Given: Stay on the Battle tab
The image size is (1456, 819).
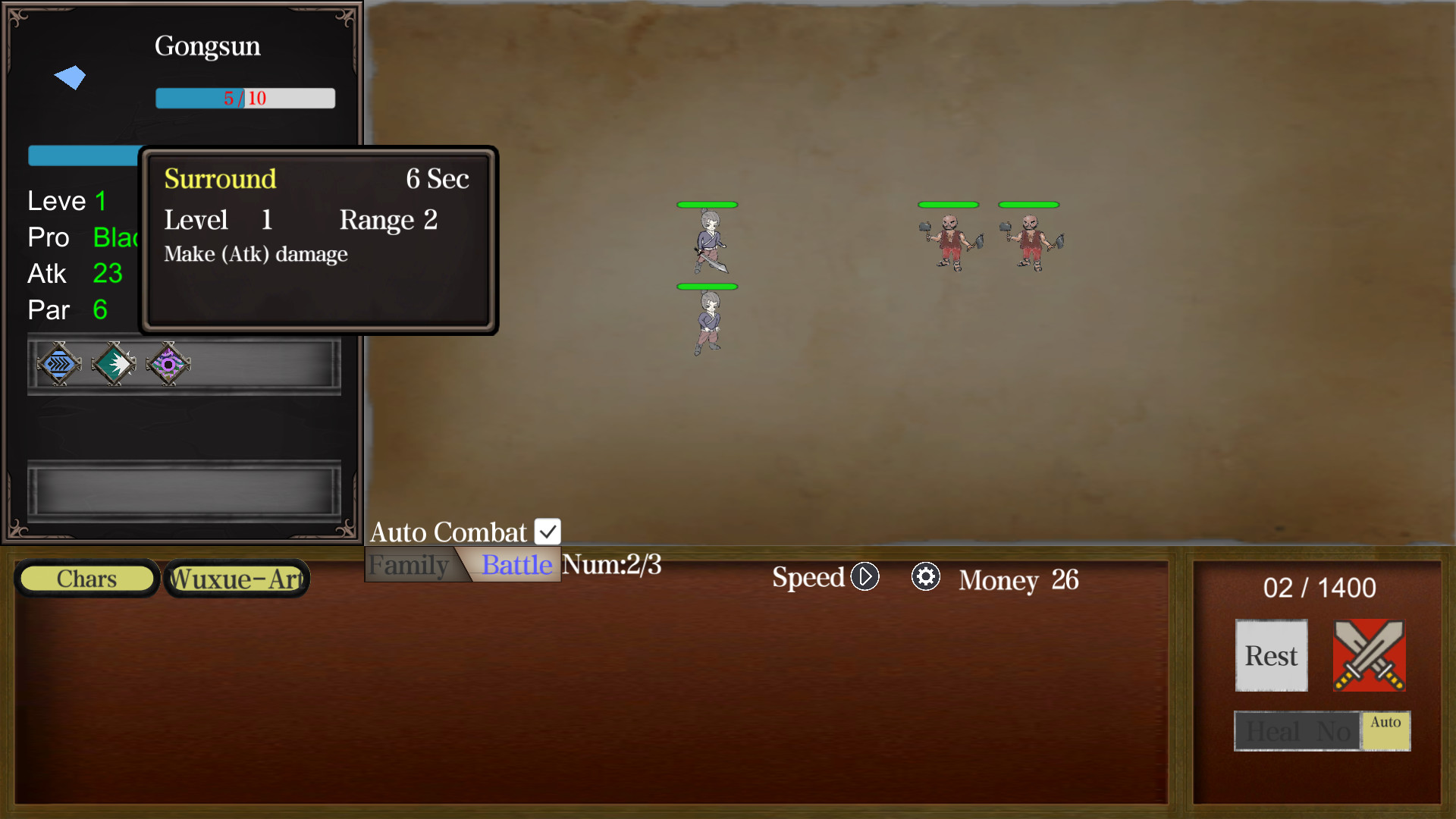Looking at the screenshot, I should (515, 564).
